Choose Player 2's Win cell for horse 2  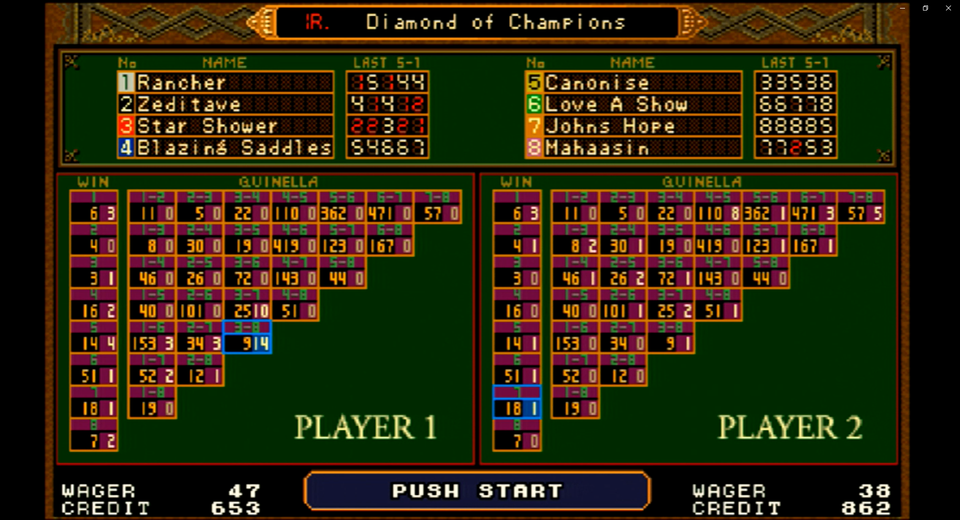coord(517,245)
